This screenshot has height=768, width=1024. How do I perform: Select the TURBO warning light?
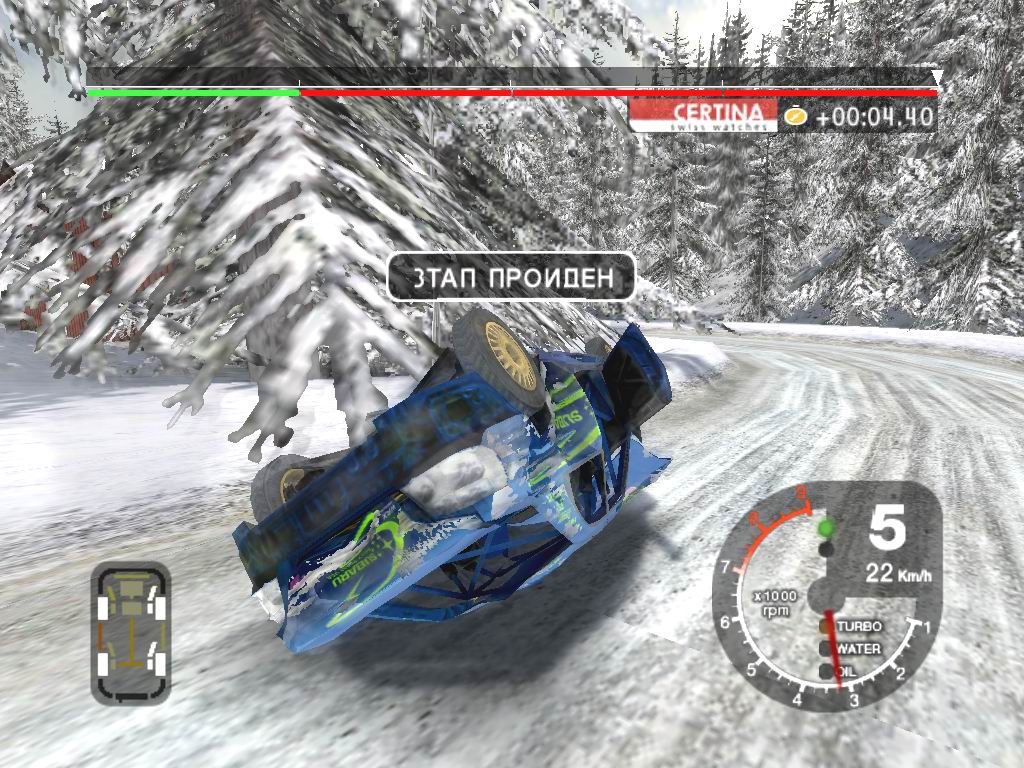point(826,626)
